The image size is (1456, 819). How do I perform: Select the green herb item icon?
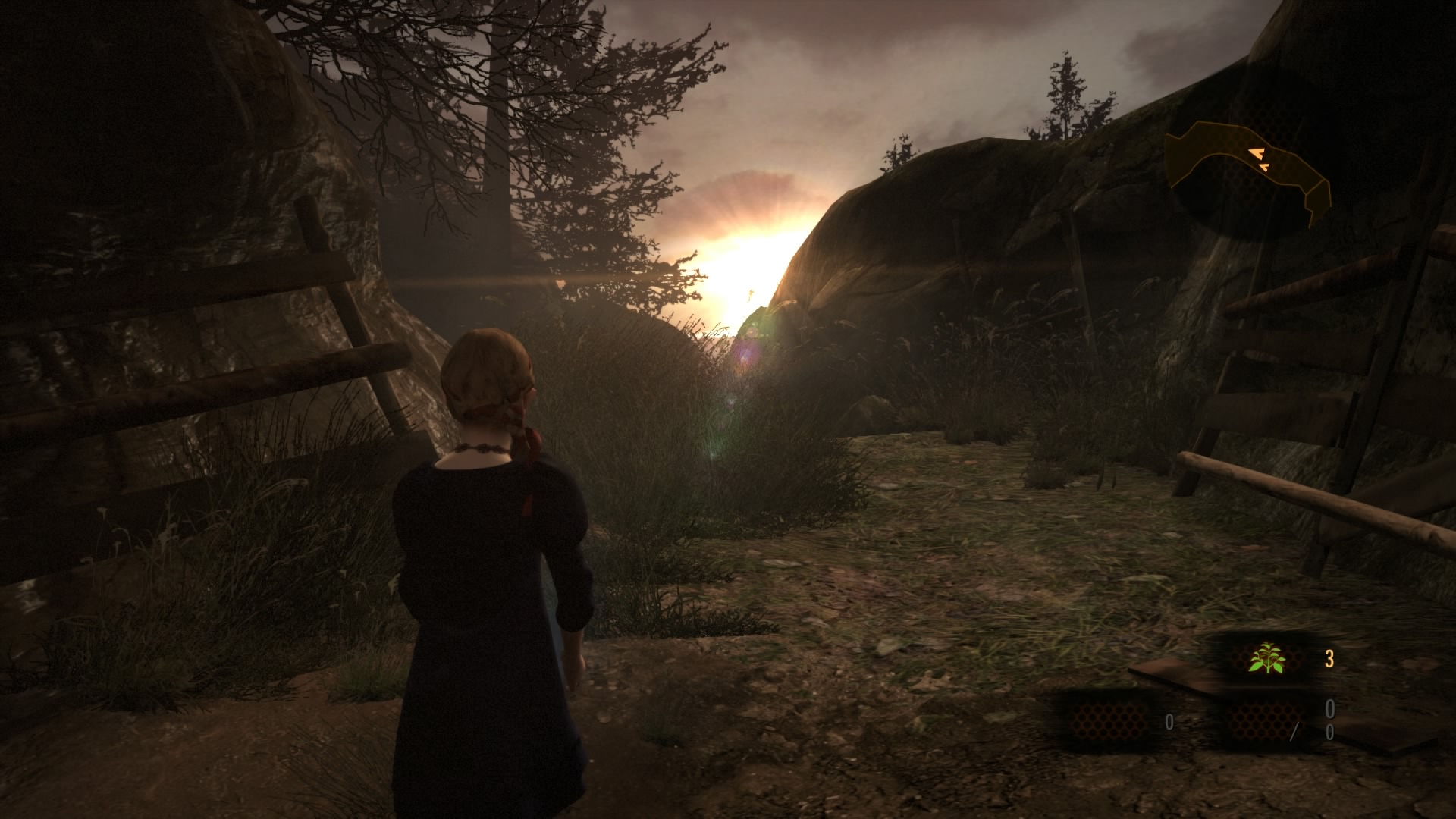[1266, 658]
